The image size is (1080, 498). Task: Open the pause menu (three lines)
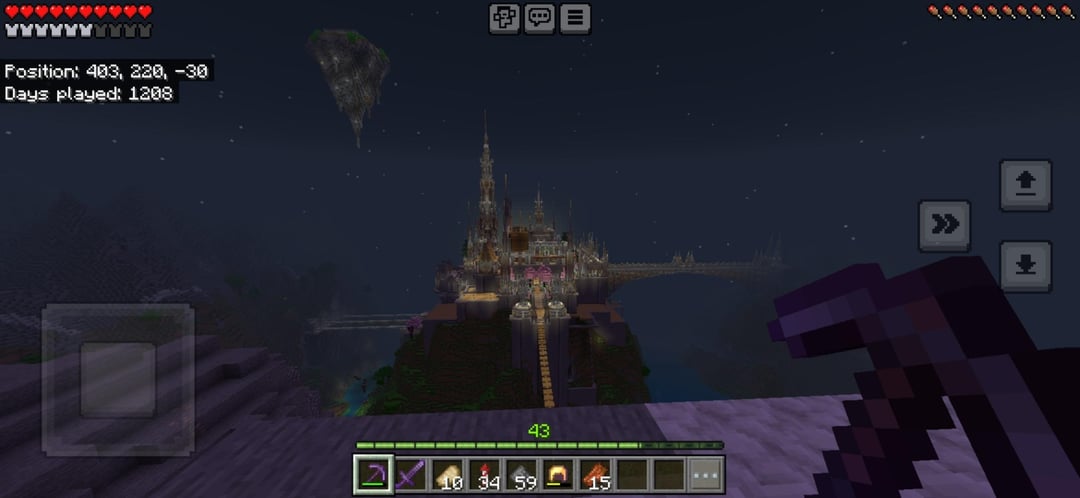tap(575, 18)
